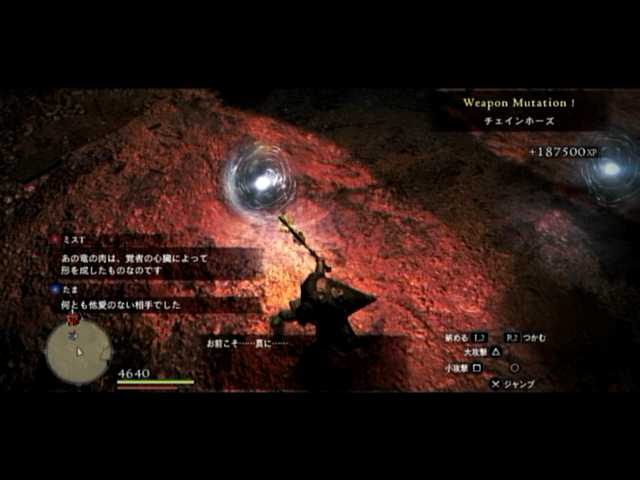
Task: Open the circular minimap
Action: pyautogui.click(x=78, y=351)
